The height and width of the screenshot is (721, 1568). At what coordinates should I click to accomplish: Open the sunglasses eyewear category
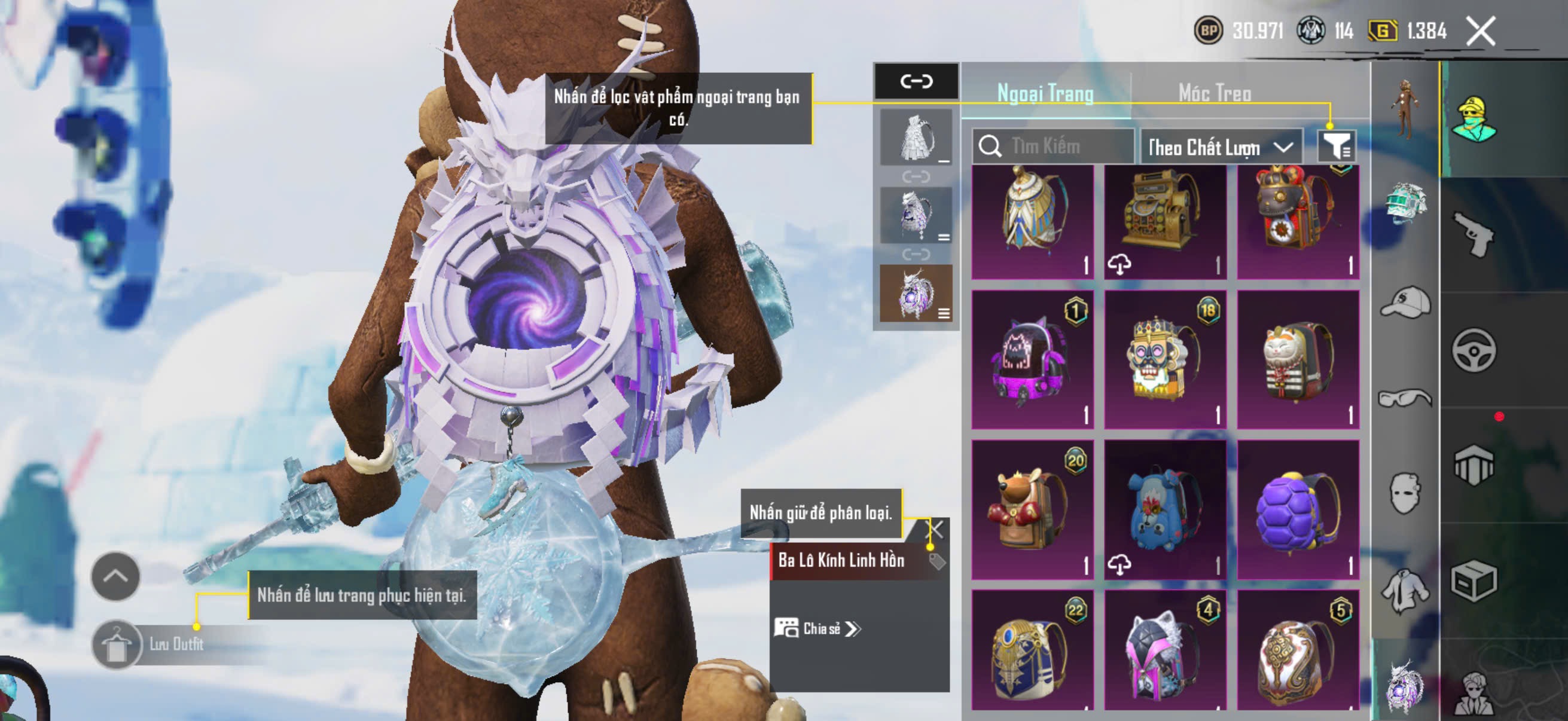1405,399
